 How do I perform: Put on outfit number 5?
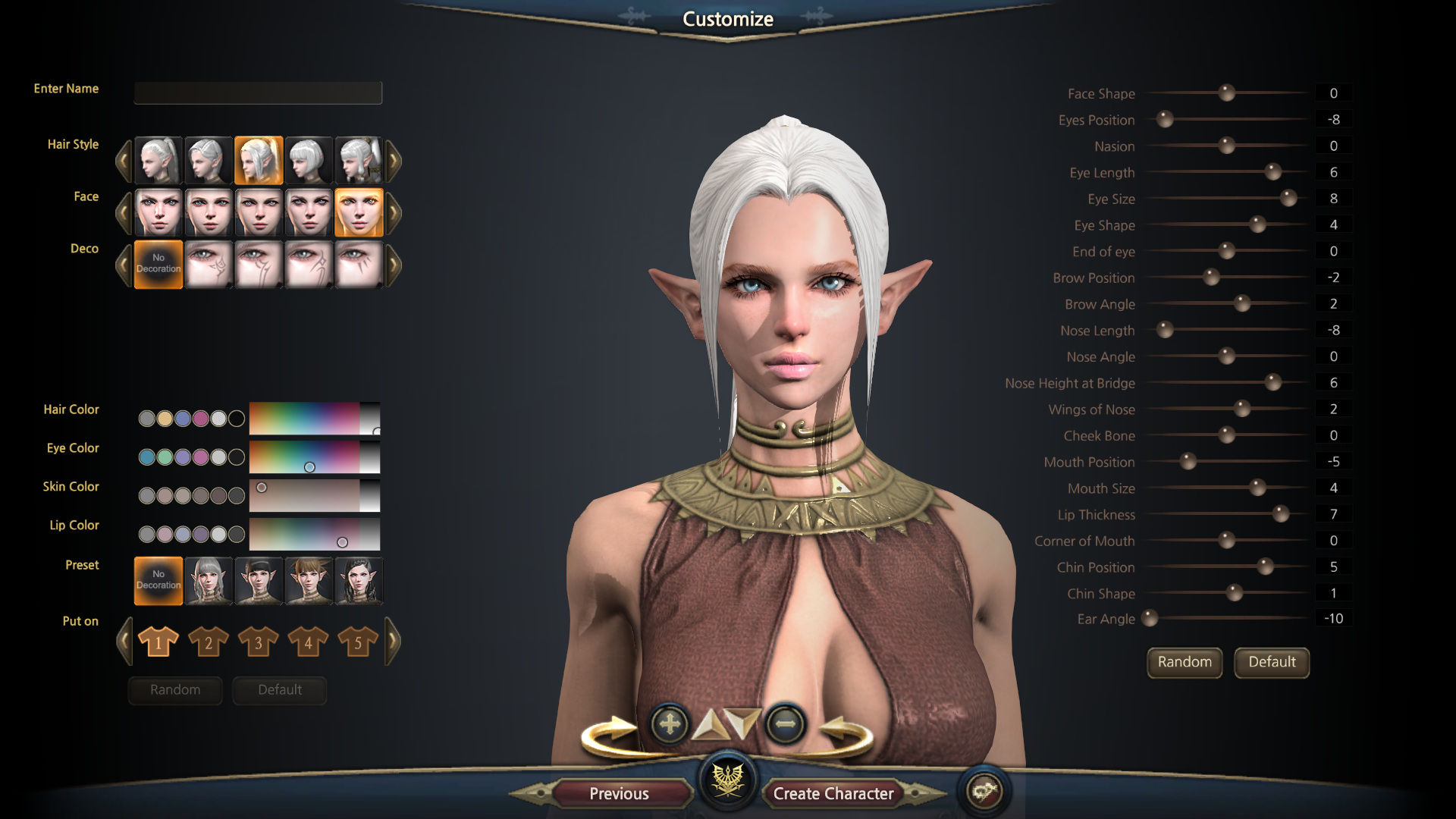(358, 642)
